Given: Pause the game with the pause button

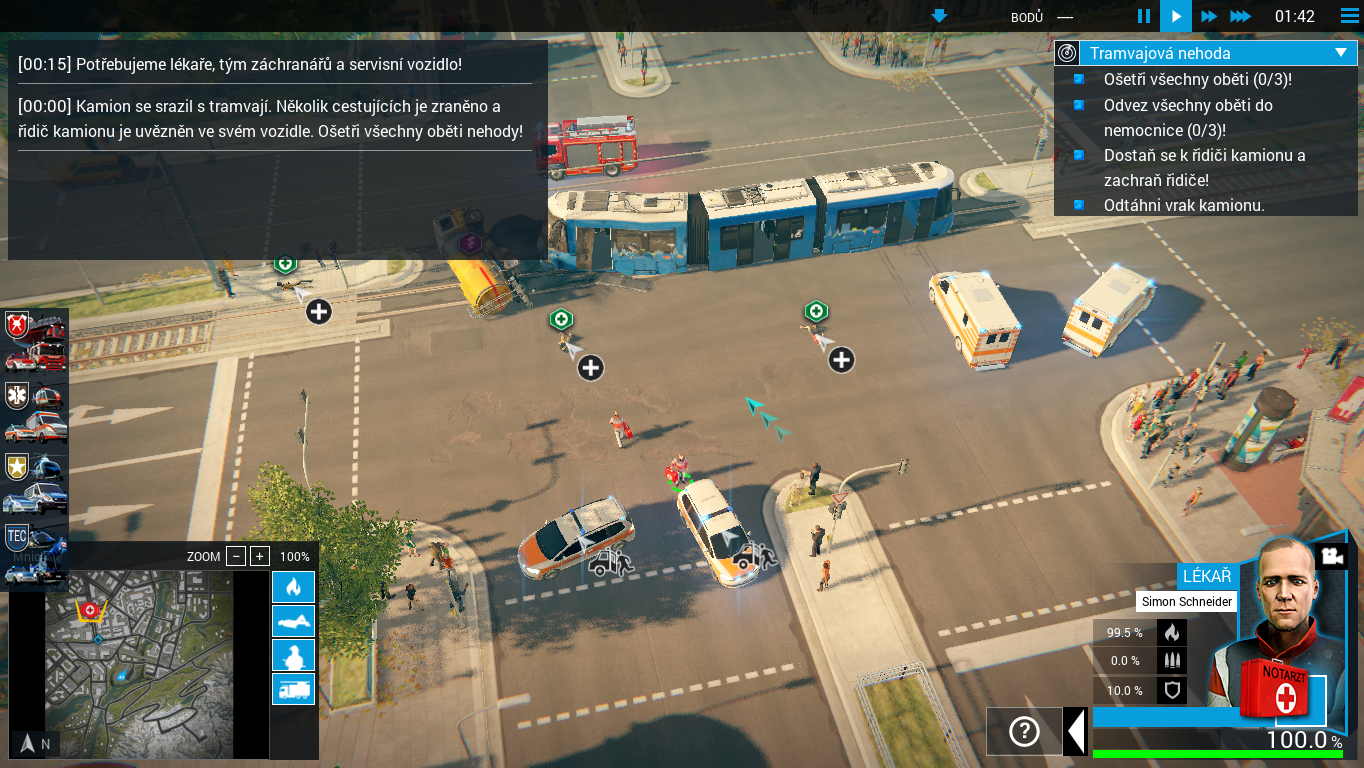Looking at the screenshot, I should [x=1144, y=16].
